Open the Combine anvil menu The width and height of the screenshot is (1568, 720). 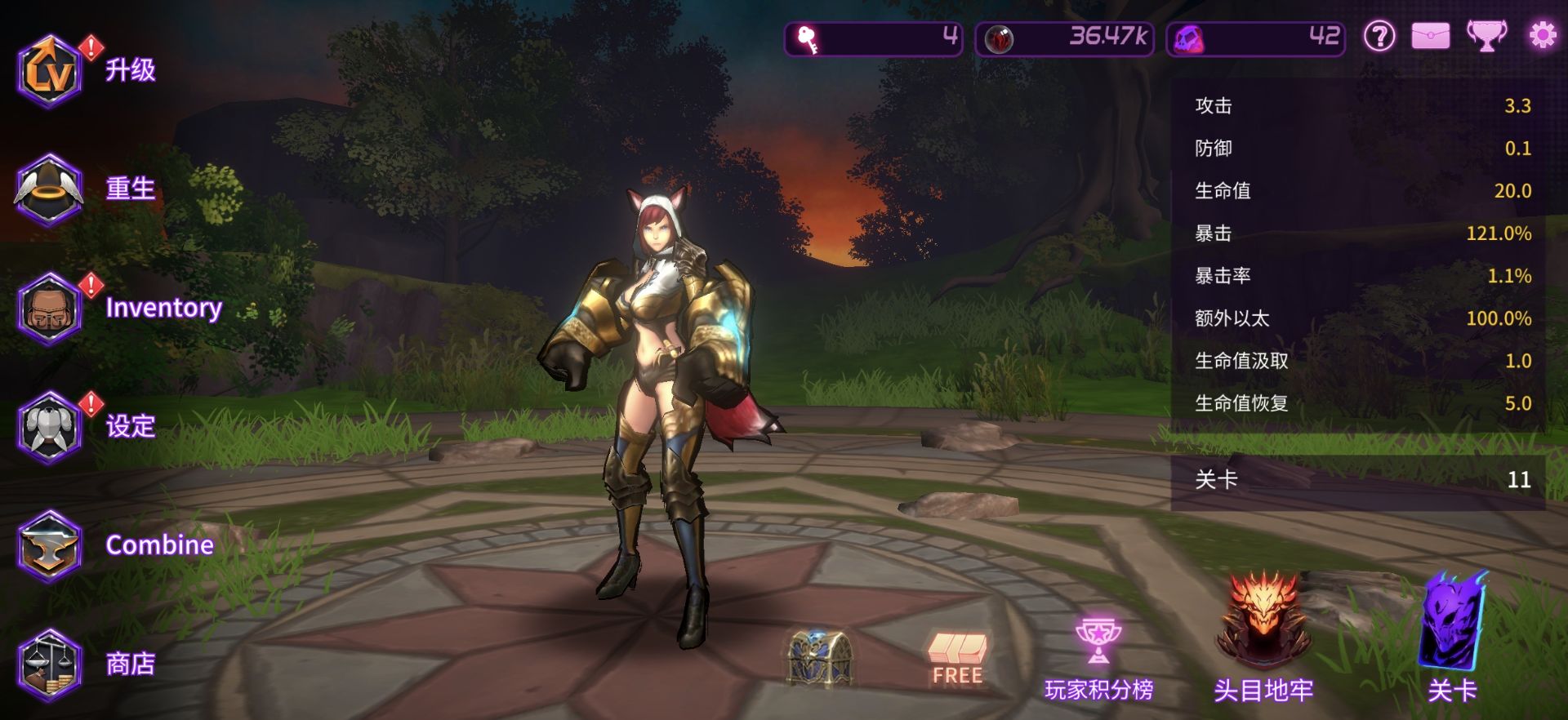pyautogui.click(x=51, y=545)
